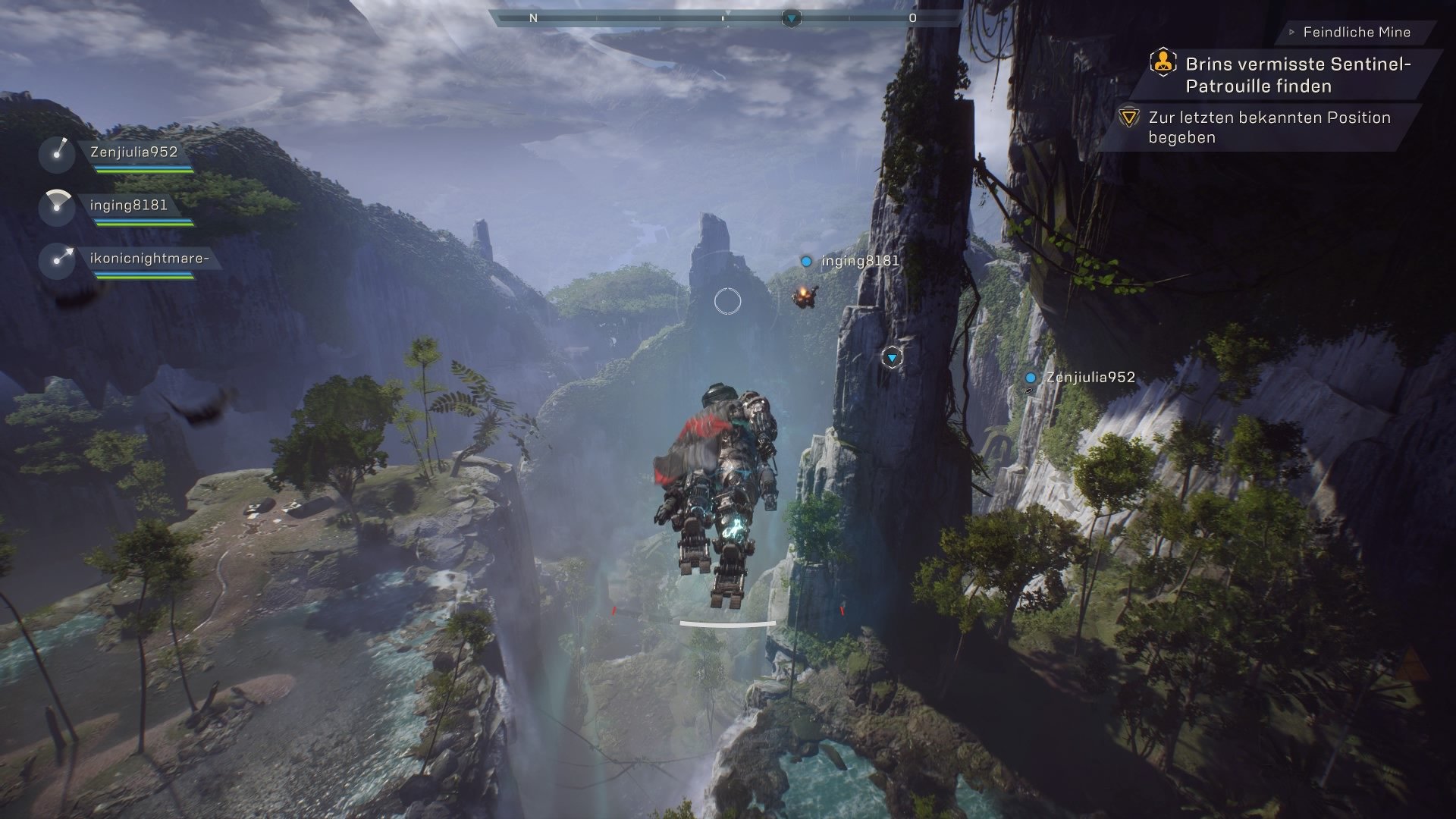Image resolution: width=1456 pixels, height=819 pixels.
Task: Expand the Feindliche Mine header
Action: [x=1356, y=33]
